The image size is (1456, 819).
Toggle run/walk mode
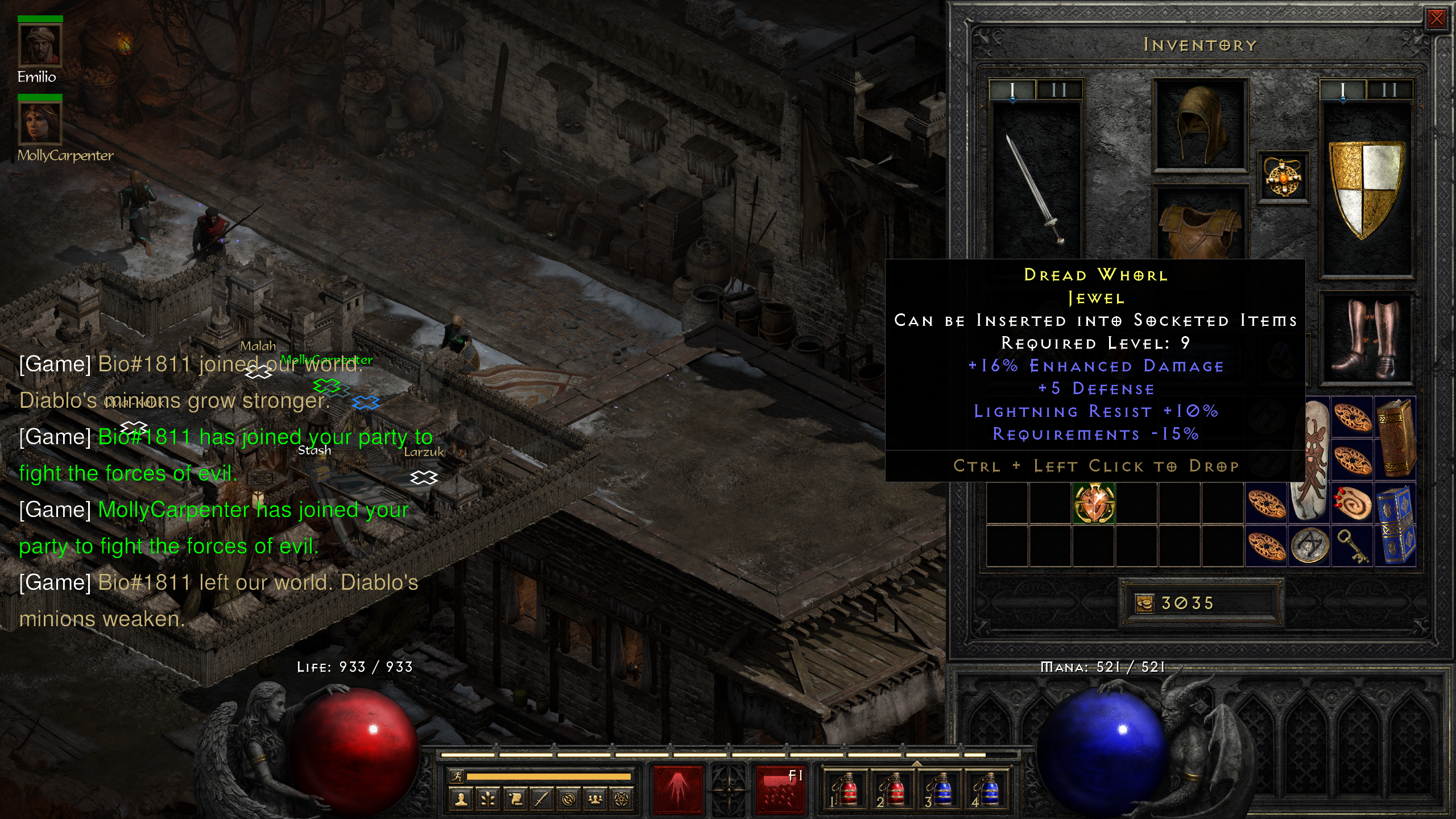point(457,776)
